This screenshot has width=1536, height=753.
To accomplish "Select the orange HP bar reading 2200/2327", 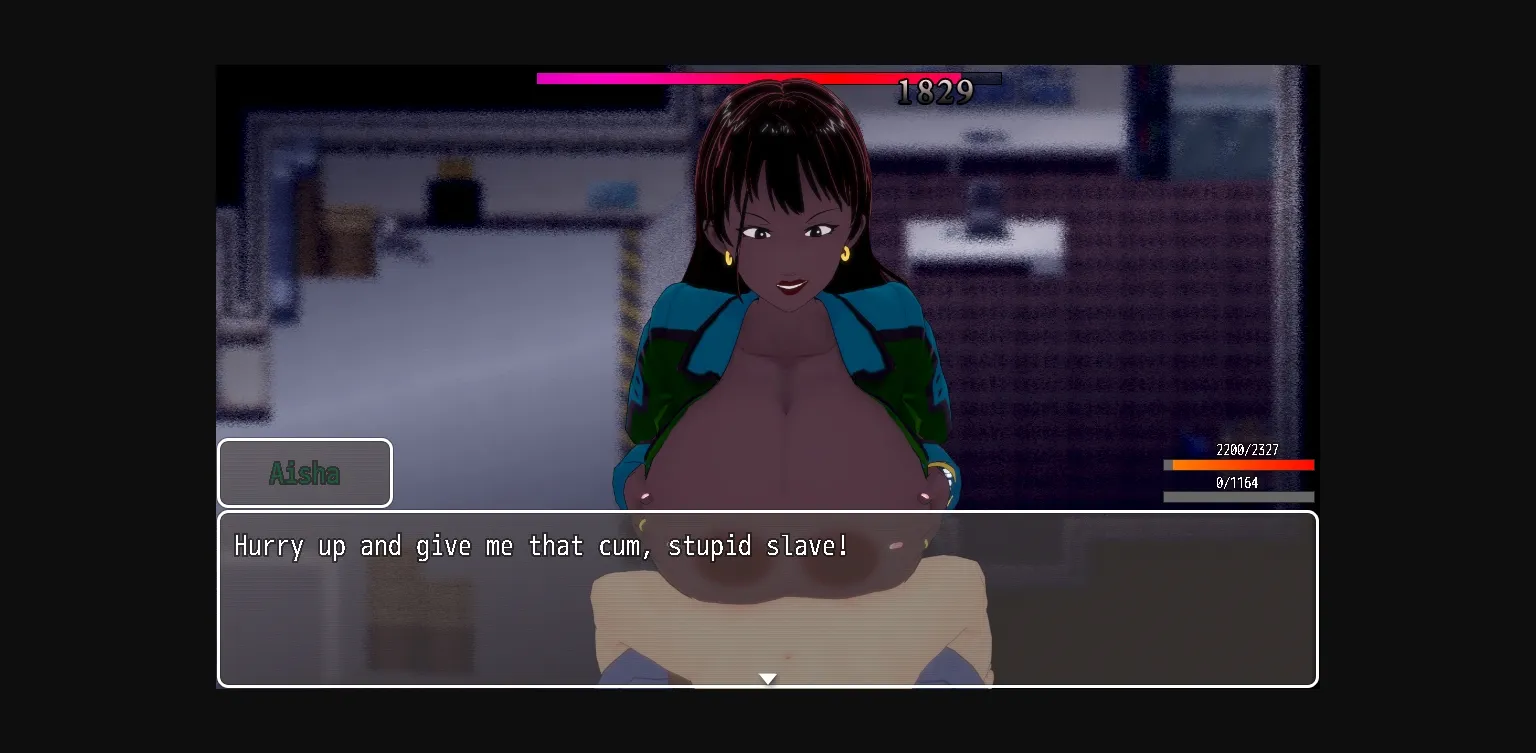I will point(1240,464).
